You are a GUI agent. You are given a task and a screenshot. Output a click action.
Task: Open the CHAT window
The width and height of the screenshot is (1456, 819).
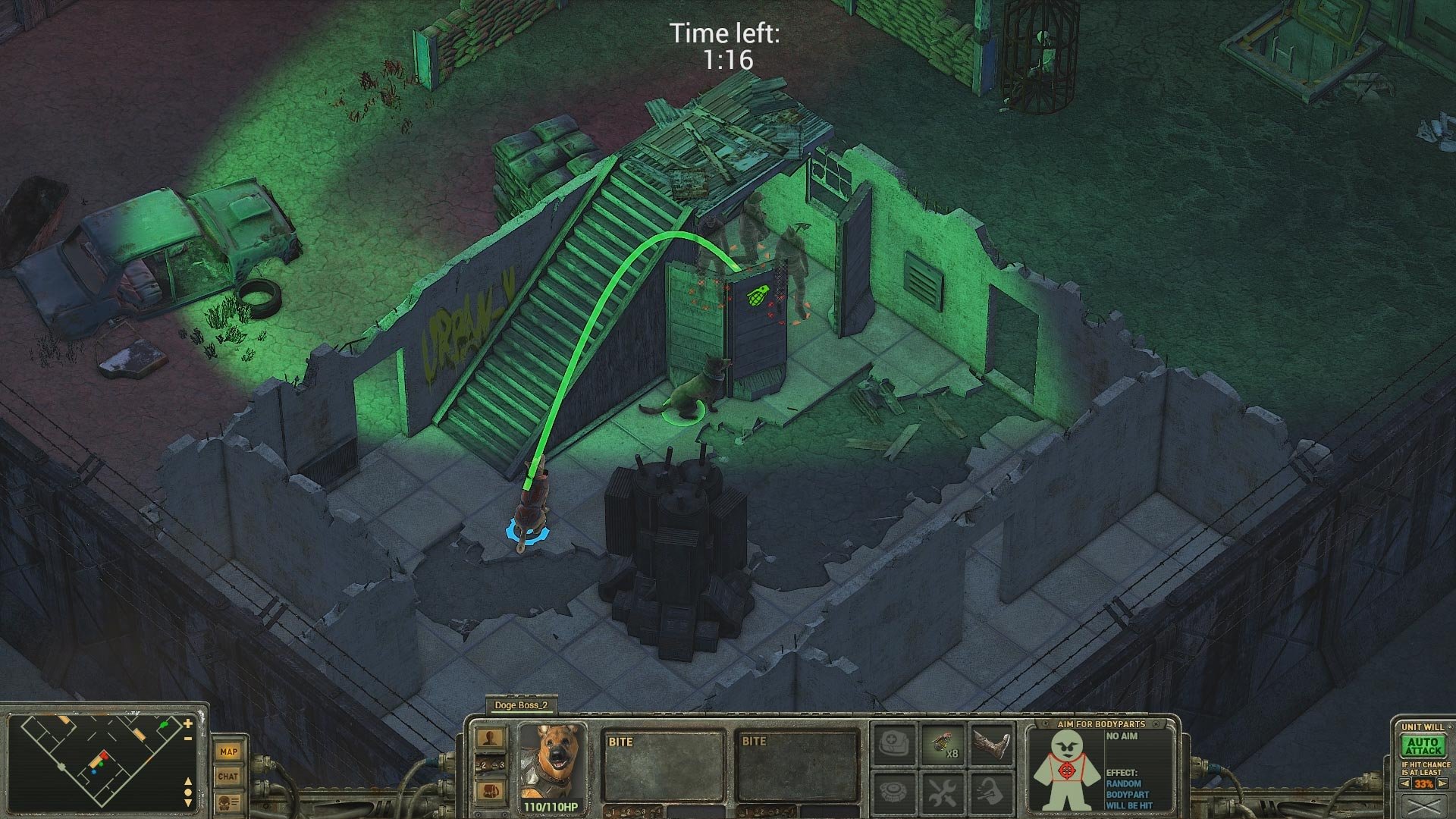click(229, 777)
